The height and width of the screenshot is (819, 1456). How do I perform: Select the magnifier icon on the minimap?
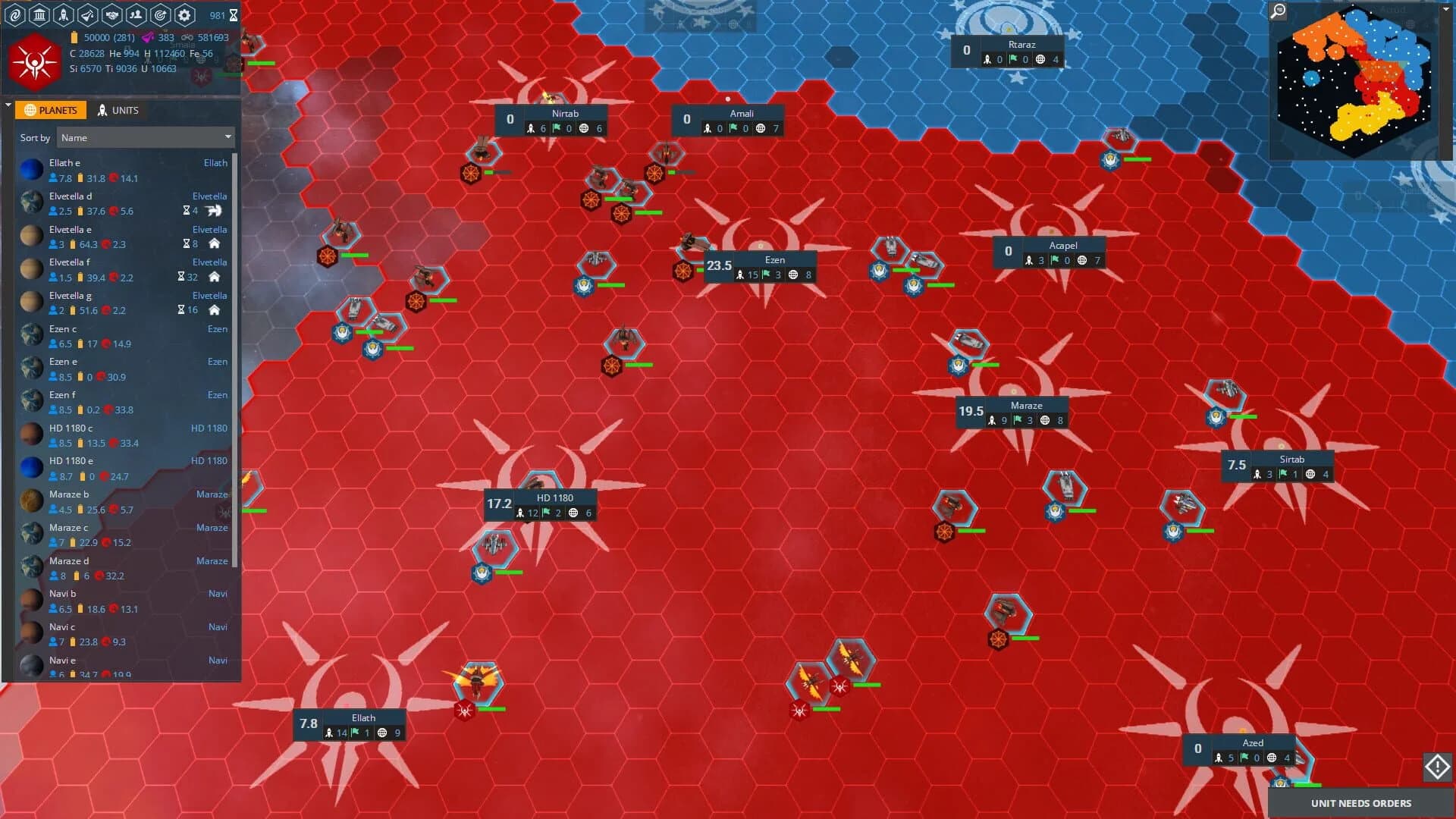1279,11
